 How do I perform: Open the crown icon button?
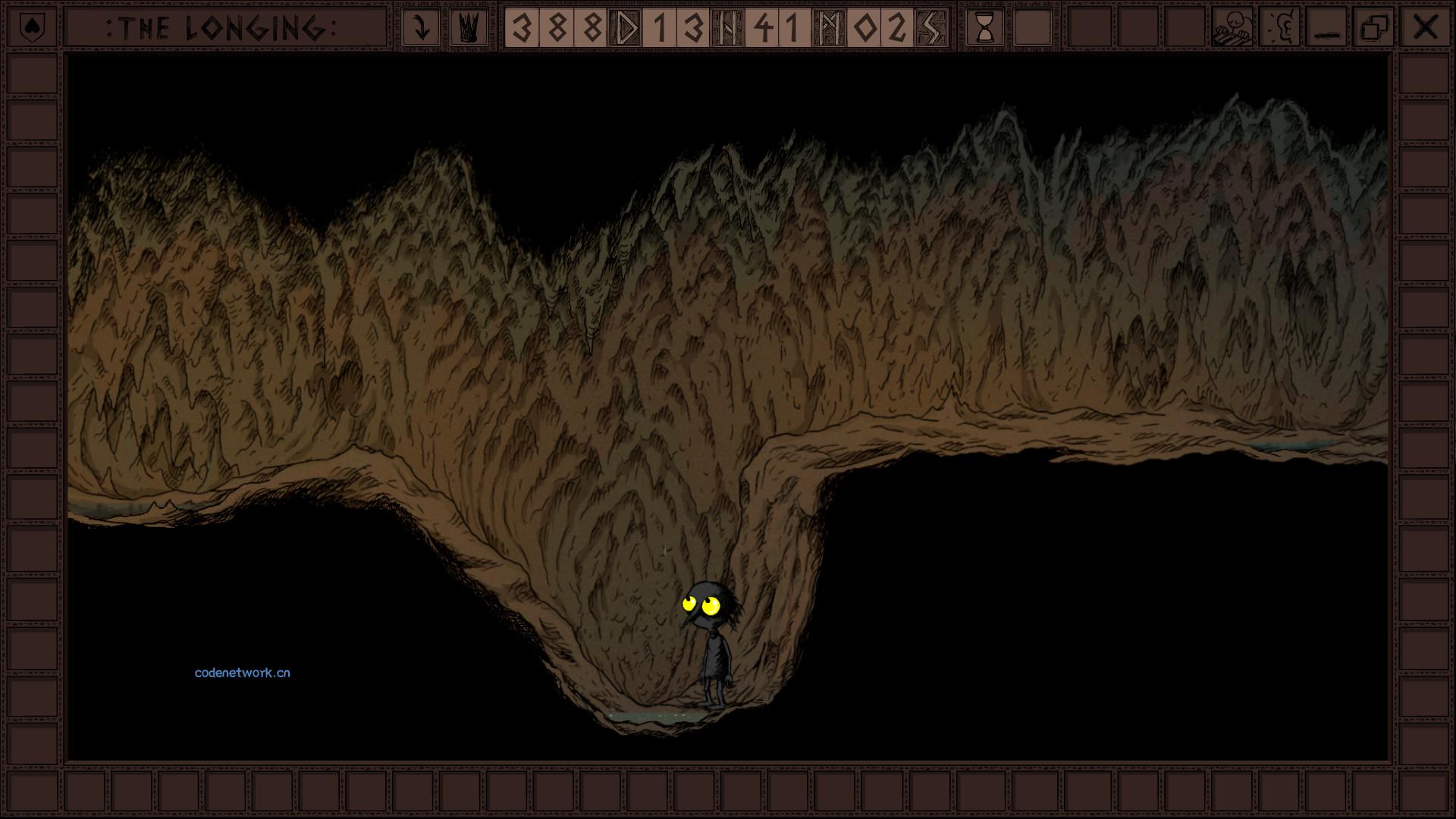tap(469, 28)
